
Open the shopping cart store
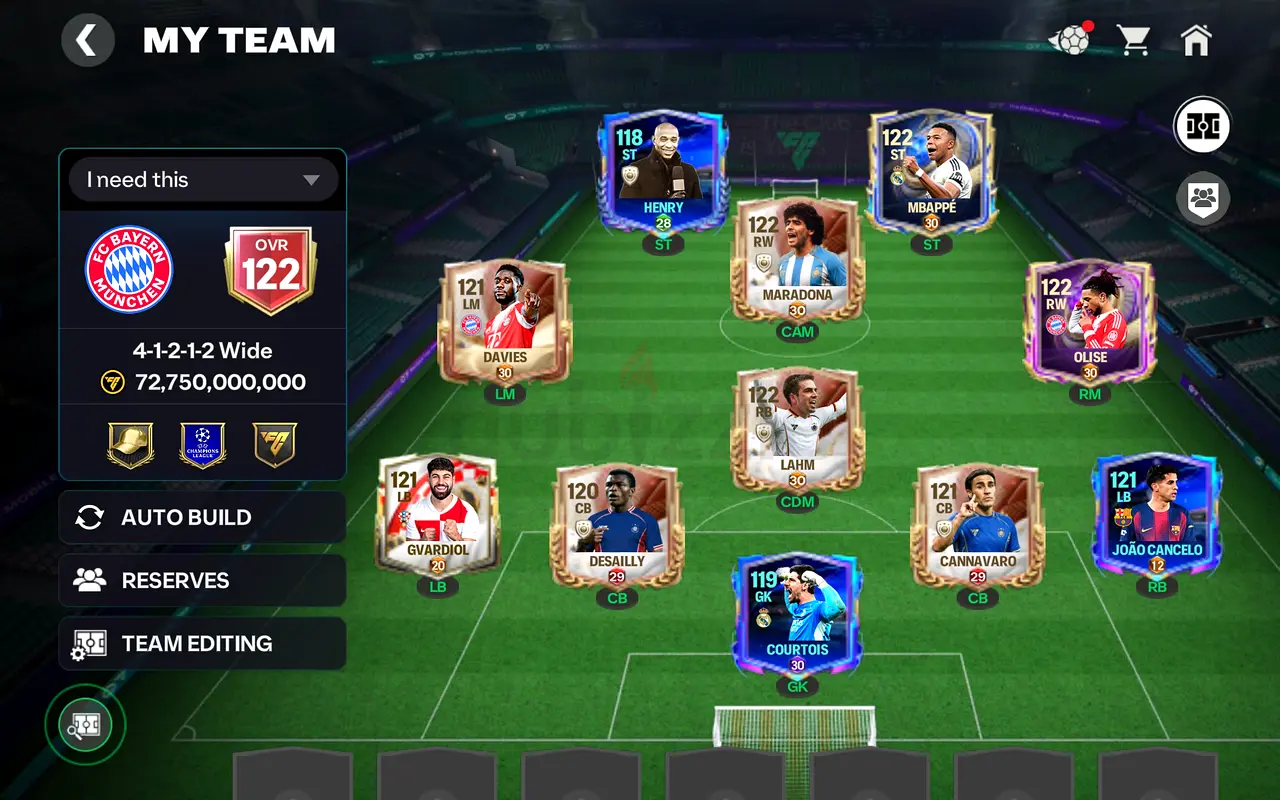click(1133, 40)
